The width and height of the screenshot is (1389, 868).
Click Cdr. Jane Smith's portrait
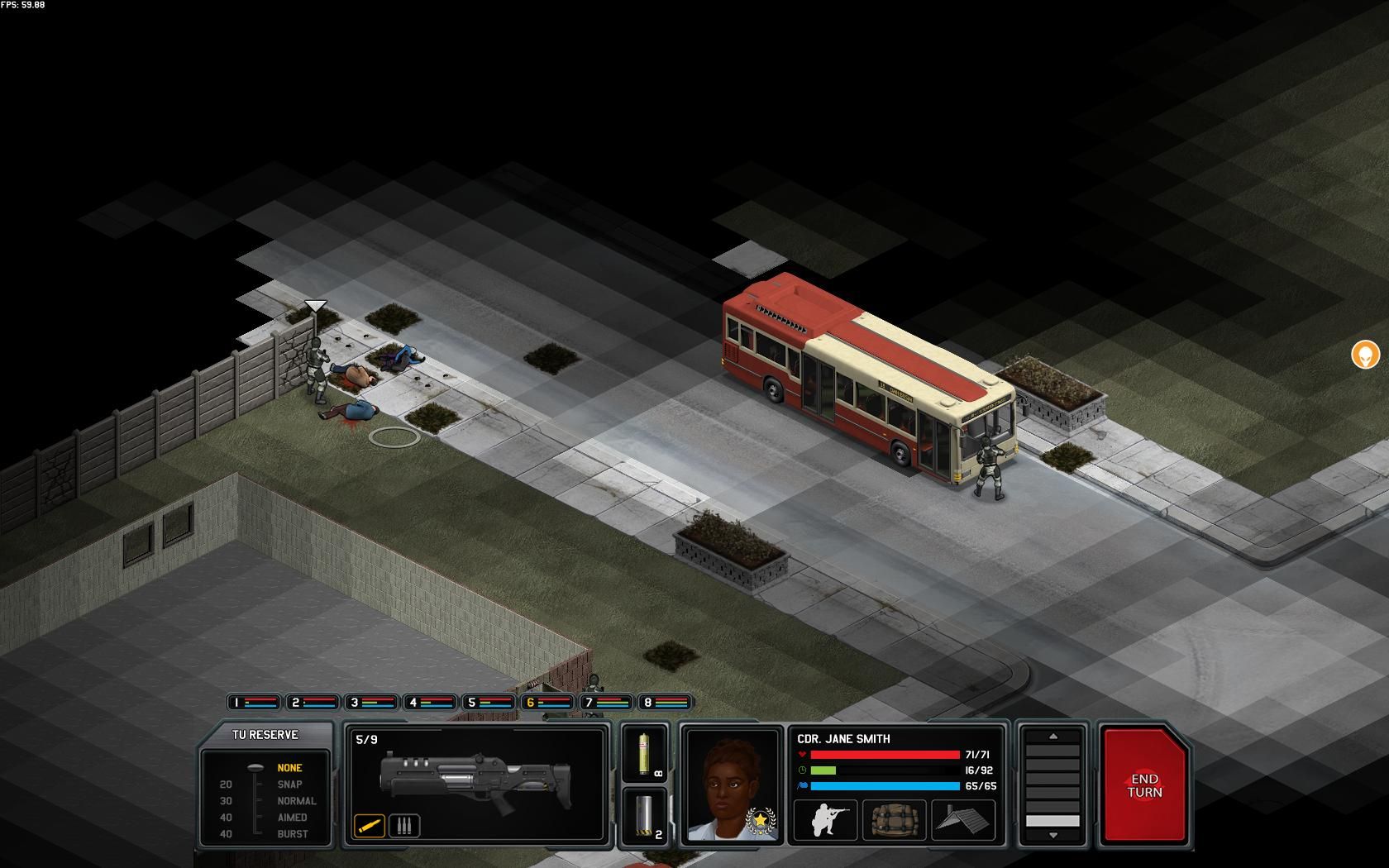[x=732, y=784]
